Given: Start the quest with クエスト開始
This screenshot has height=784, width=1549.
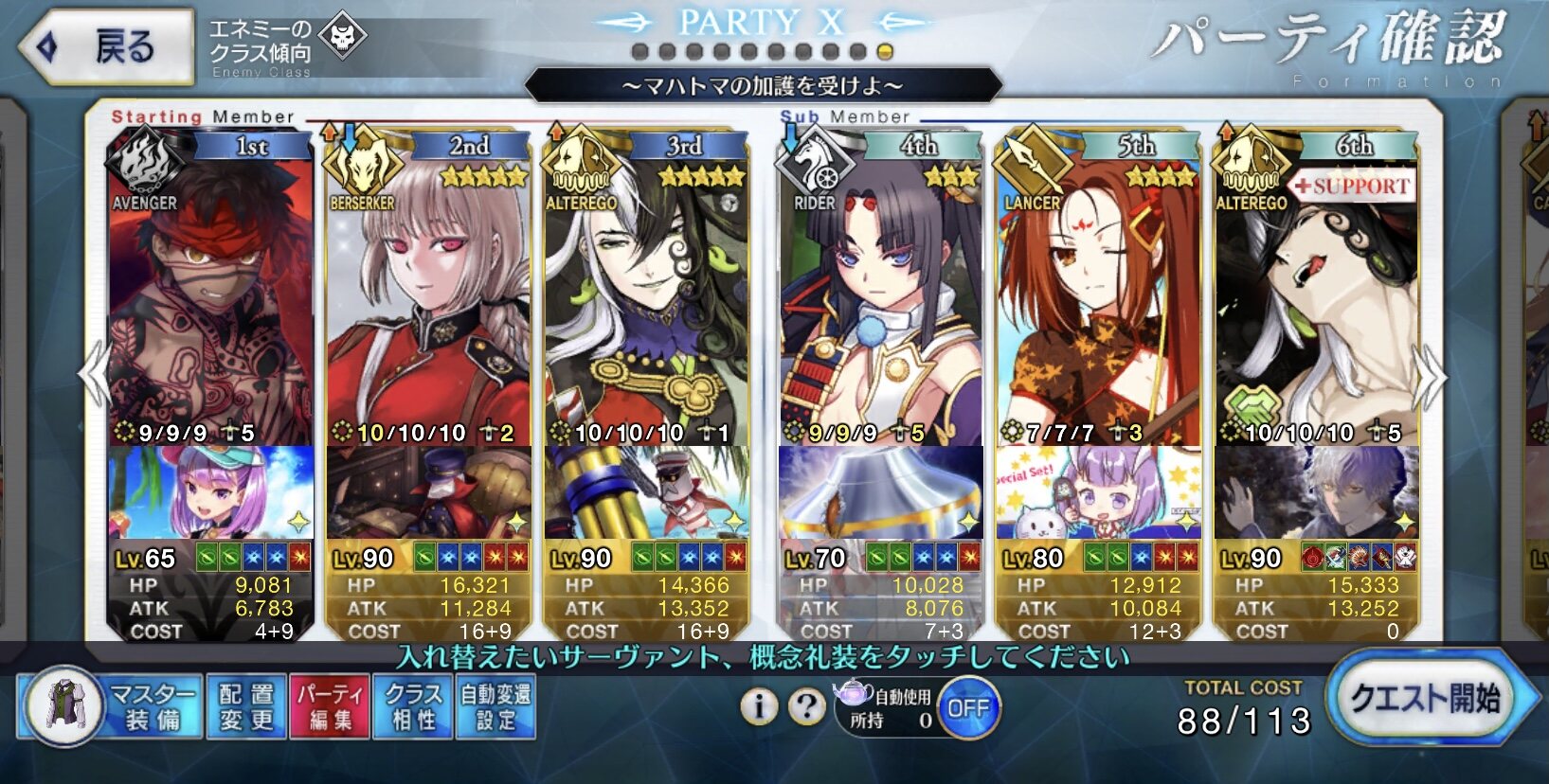Looking at the screenshot, I should 1424,700.
